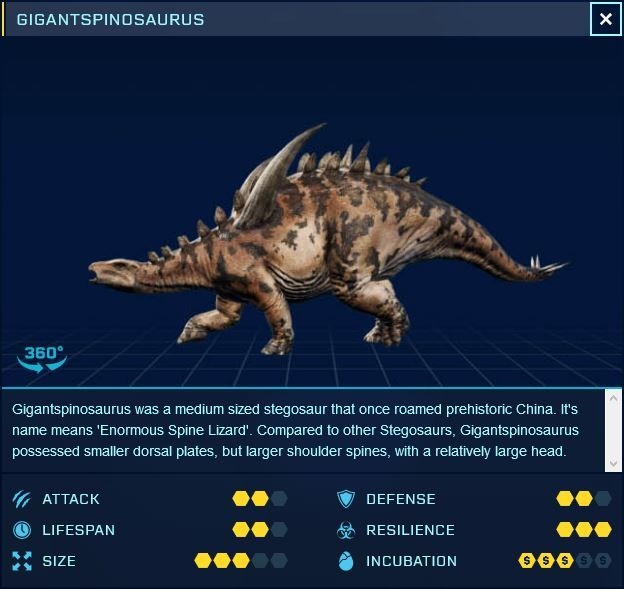
Task: Click the description text scrollbar
Action: 614,430
